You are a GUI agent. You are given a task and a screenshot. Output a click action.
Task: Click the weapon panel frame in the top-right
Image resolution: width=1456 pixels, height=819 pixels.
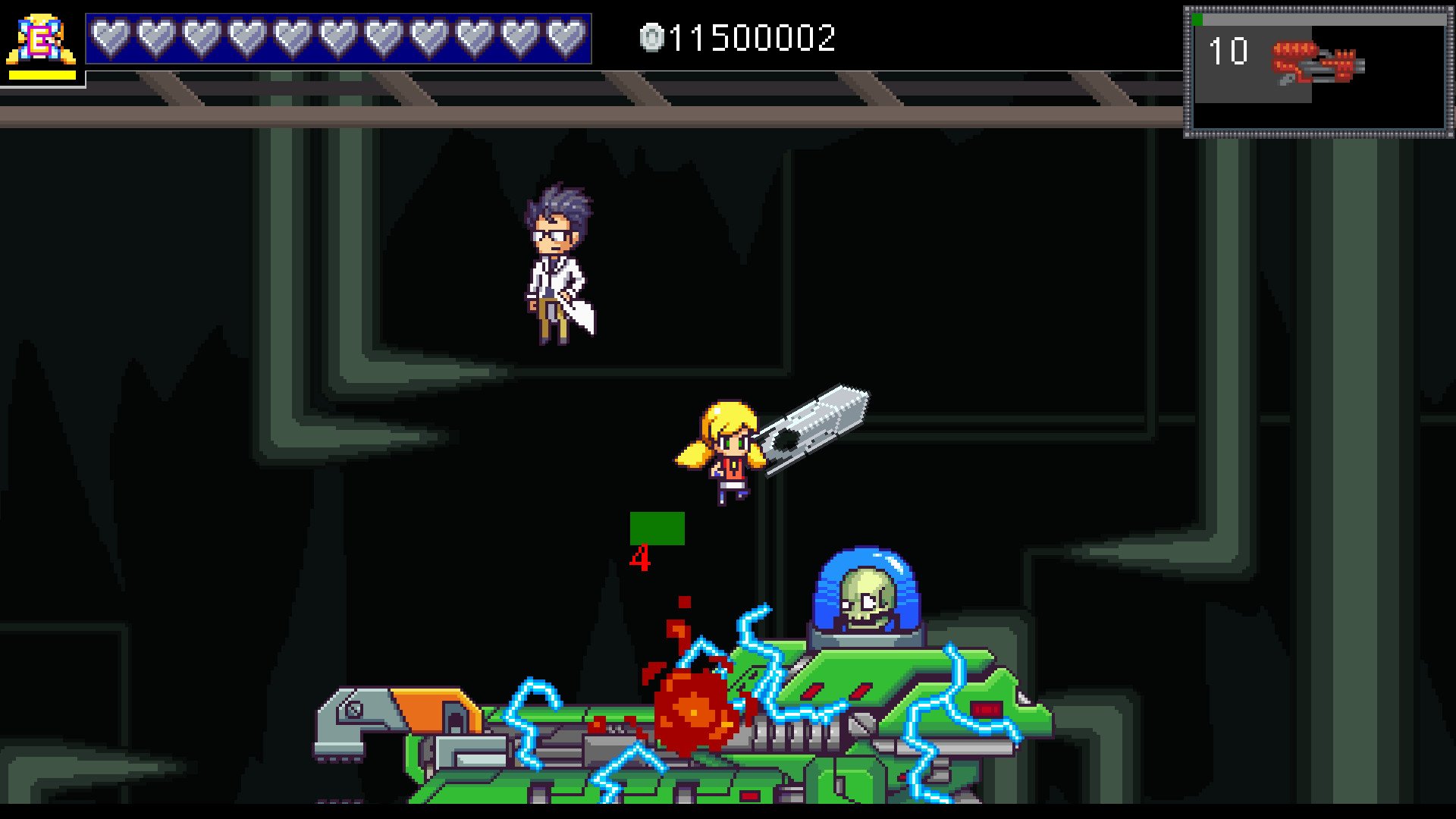pyautogui.click(x=1314, y=68)
